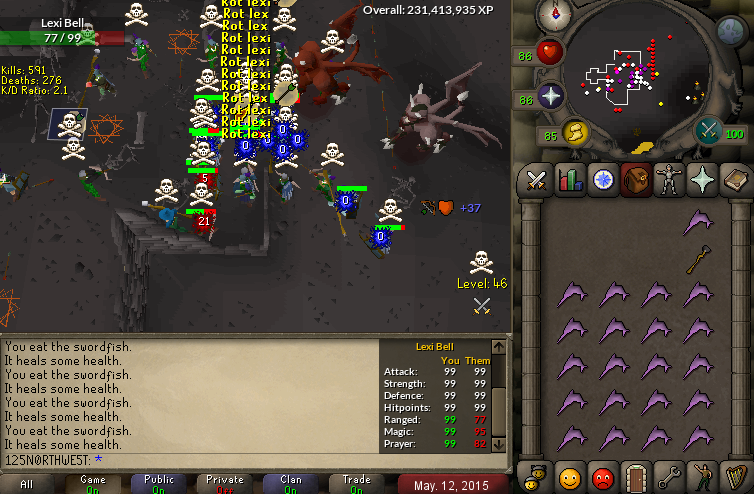This screenshot has width=754, height=494.
Task: Switch to the Stats tab
Action: [x=569, y=180]
